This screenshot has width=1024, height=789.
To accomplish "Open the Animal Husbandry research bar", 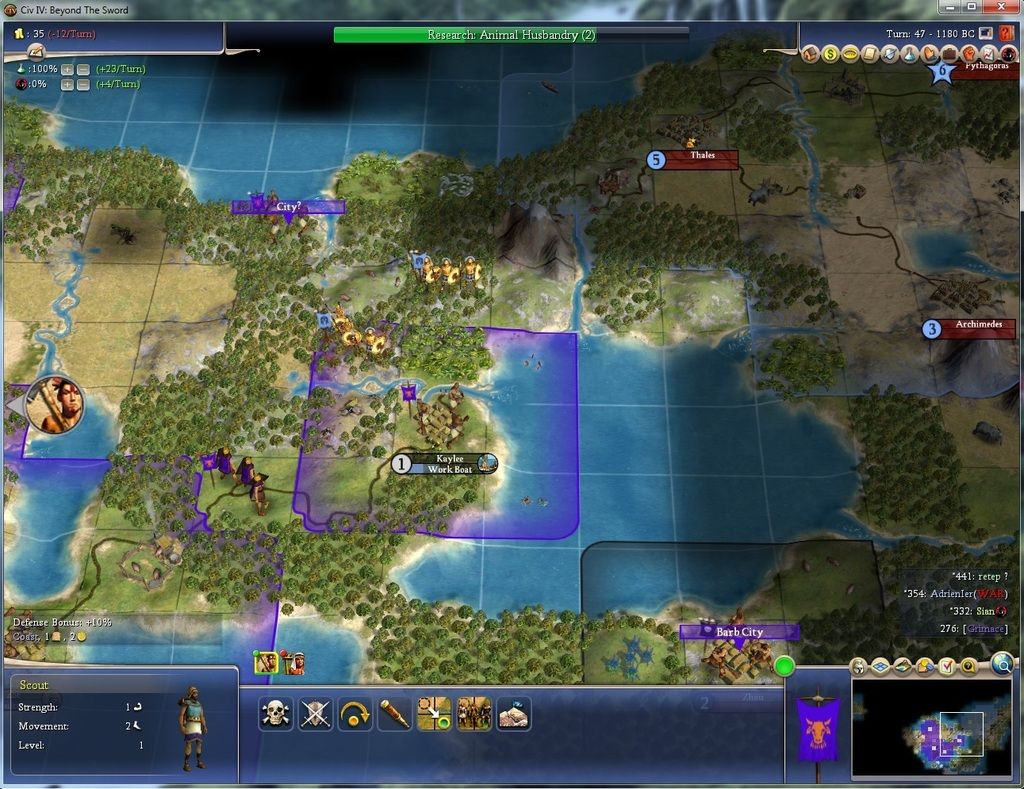I will point(511,35).
